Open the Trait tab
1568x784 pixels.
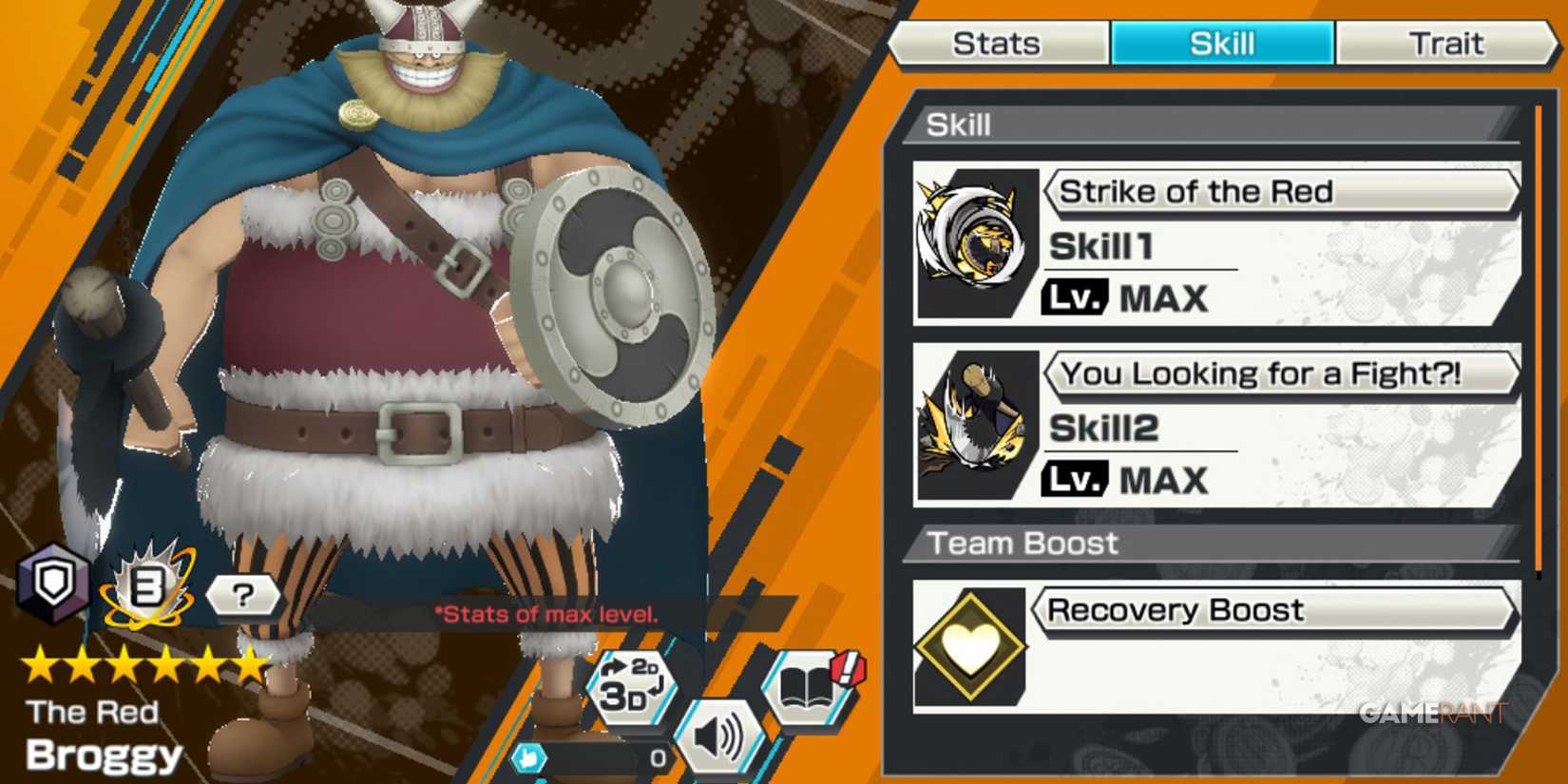(x=1446, y=43)
